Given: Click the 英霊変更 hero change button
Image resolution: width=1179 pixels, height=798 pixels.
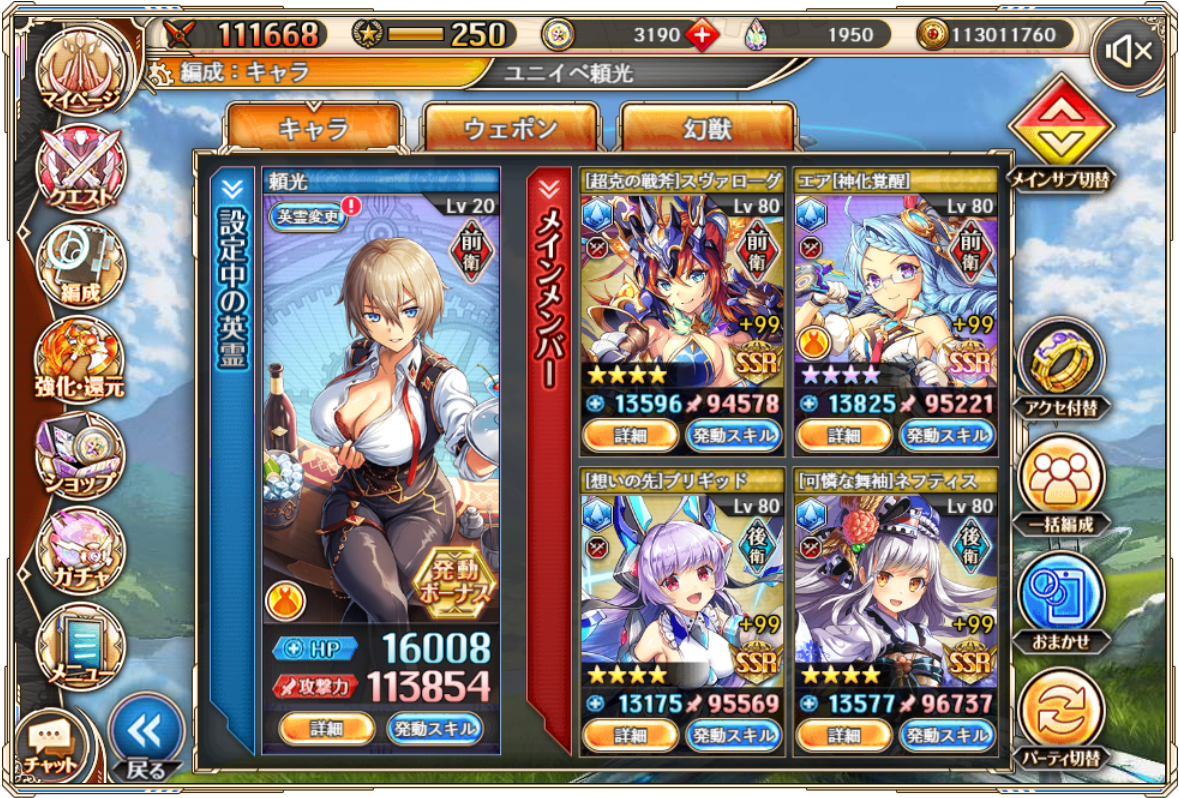Looking at the screenshot, I should (x=308, y=214).
